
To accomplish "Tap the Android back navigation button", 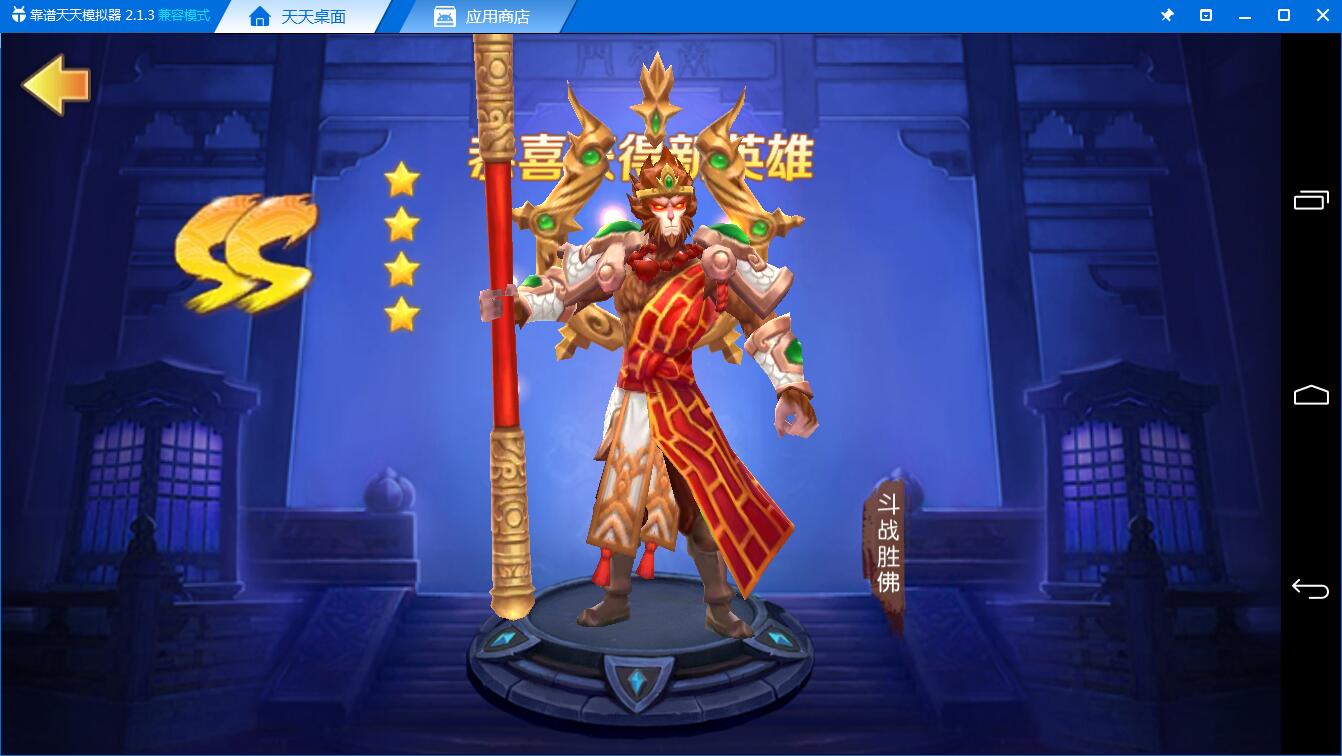I will pyautogui.click(x=1311, y=588).
